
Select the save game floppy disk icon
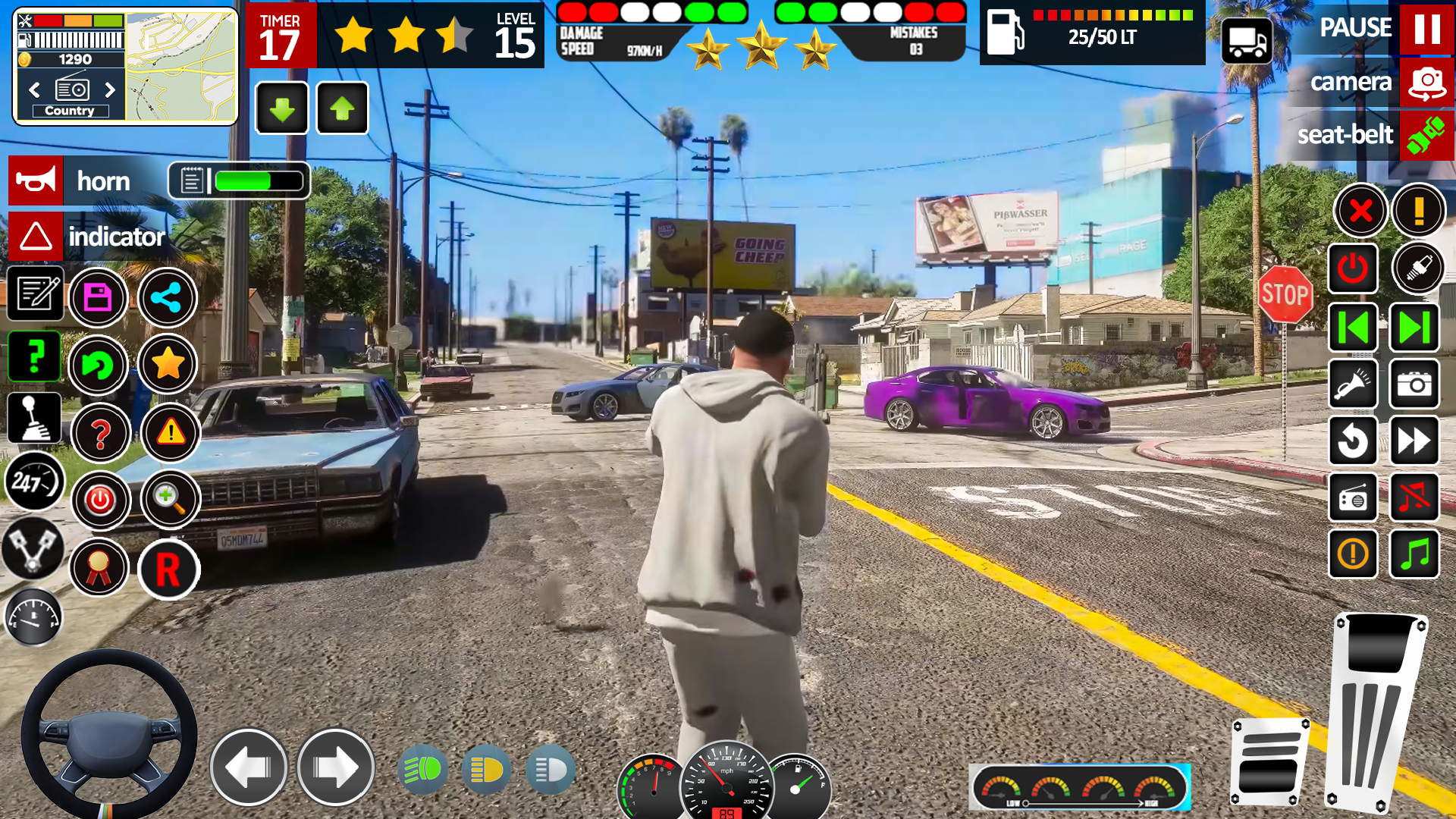coord(99,298)
